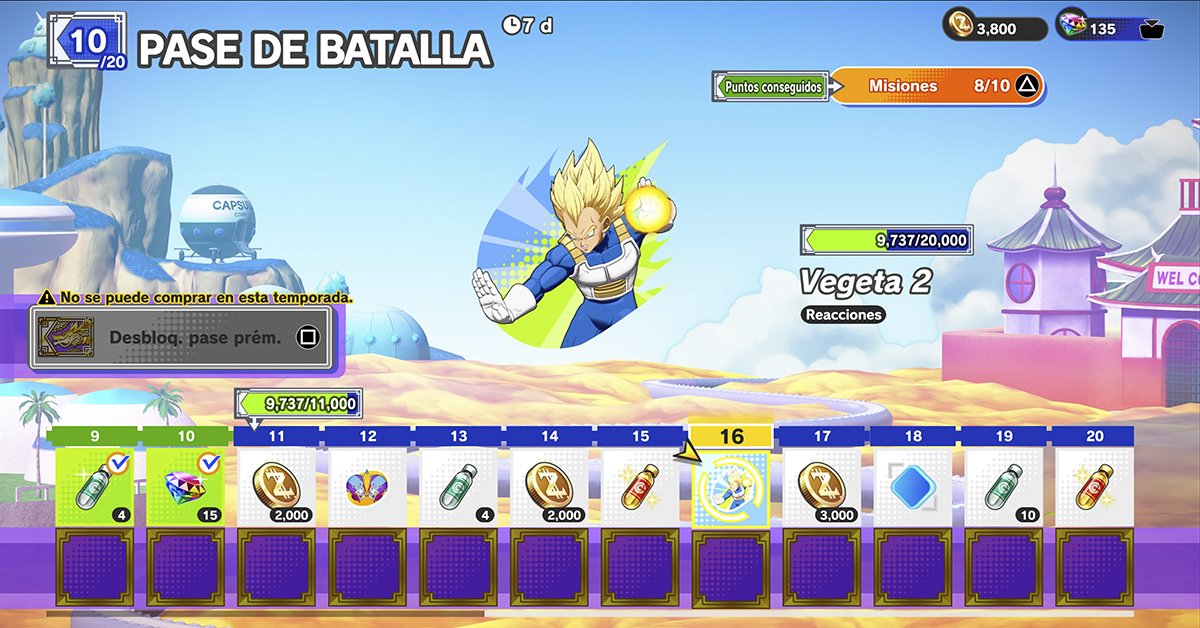Pick the level 12 mask reward

coord(367,487)
